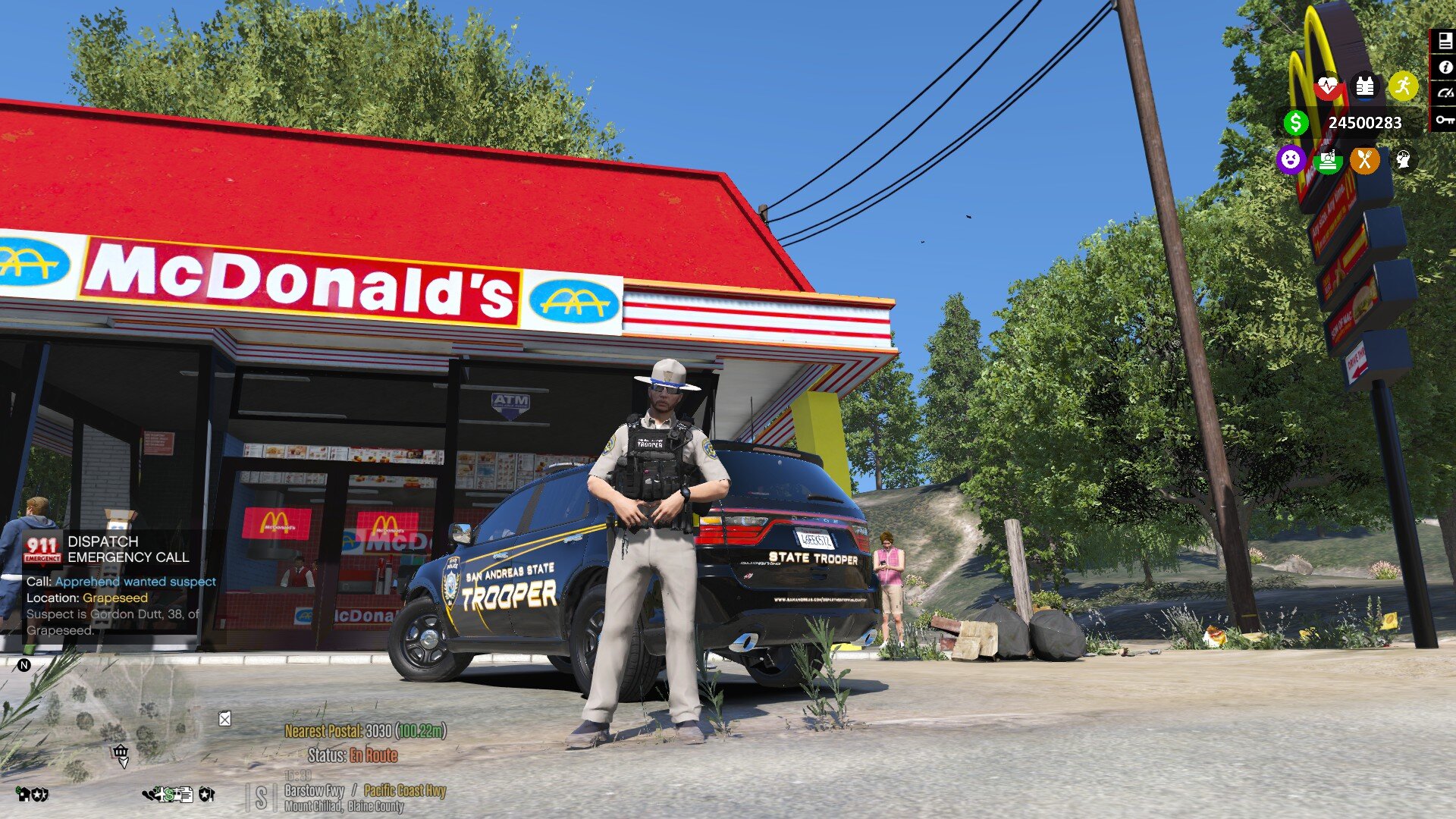Screen dimensions: 1456x819
Task: Click the green sleeping bed icon
Action: [1328, 160]
